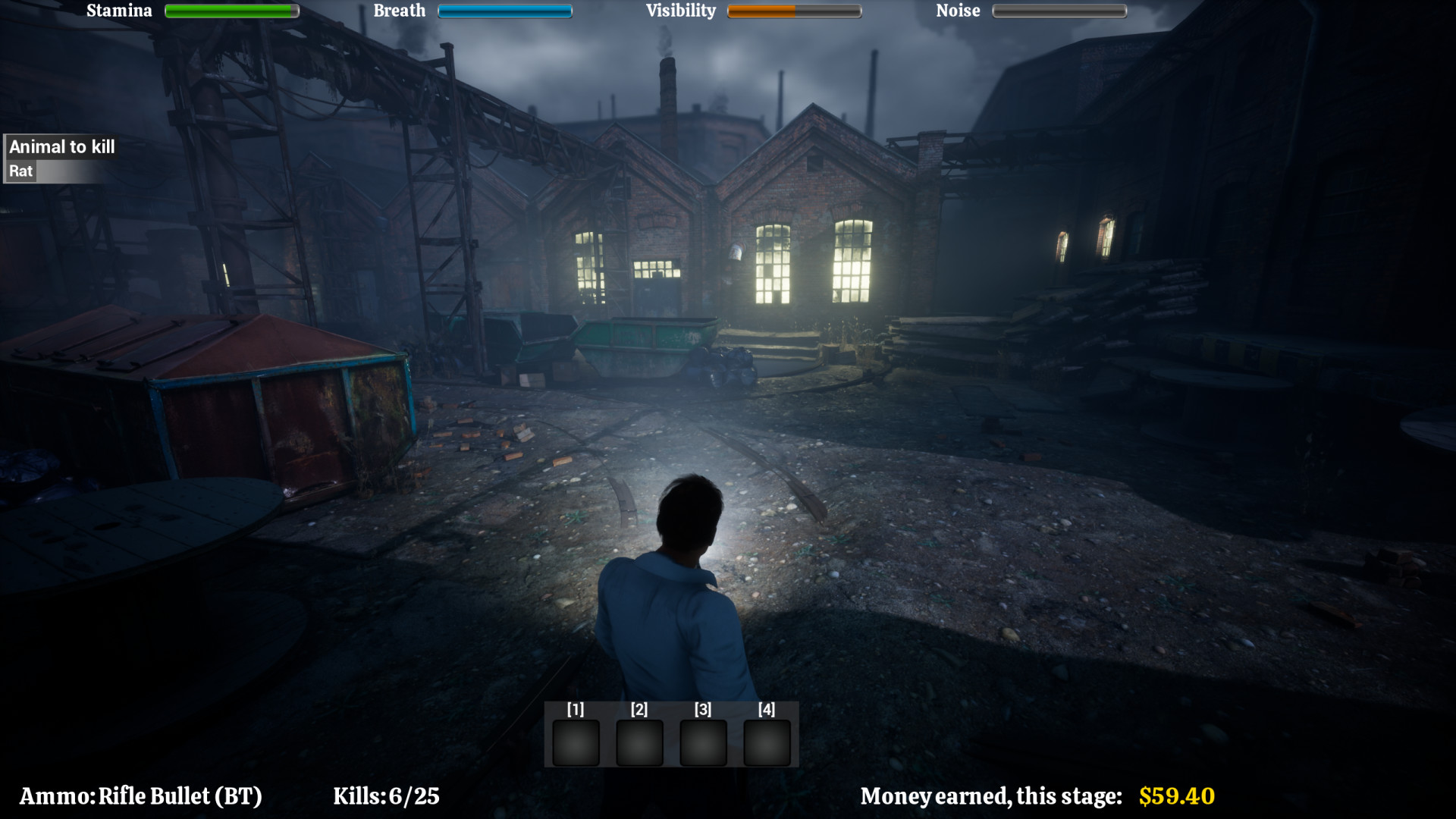Viewport: 1456px width, 819px height.
Task: Select hotbar slot labeled [1]
Action: (576, 742)
